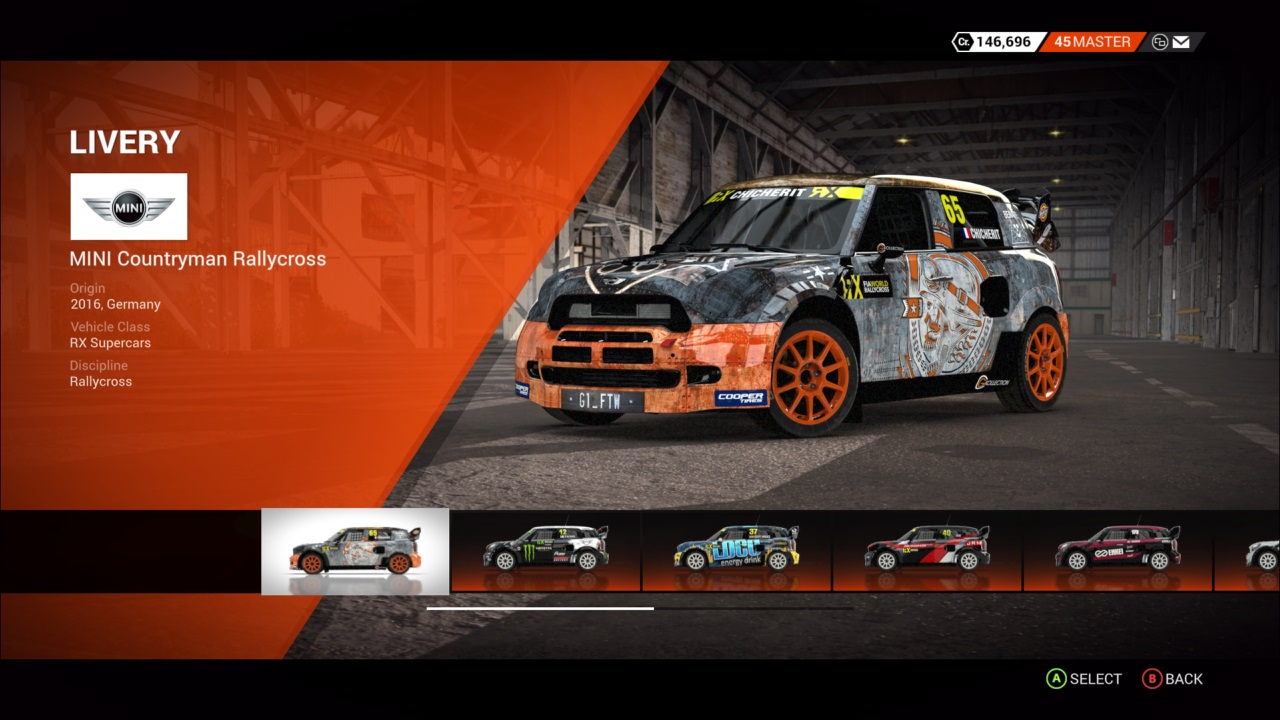This screenshot has height=720, width=1280.
Task: Choose the maroon and black livery
Action: (1118, 551)
